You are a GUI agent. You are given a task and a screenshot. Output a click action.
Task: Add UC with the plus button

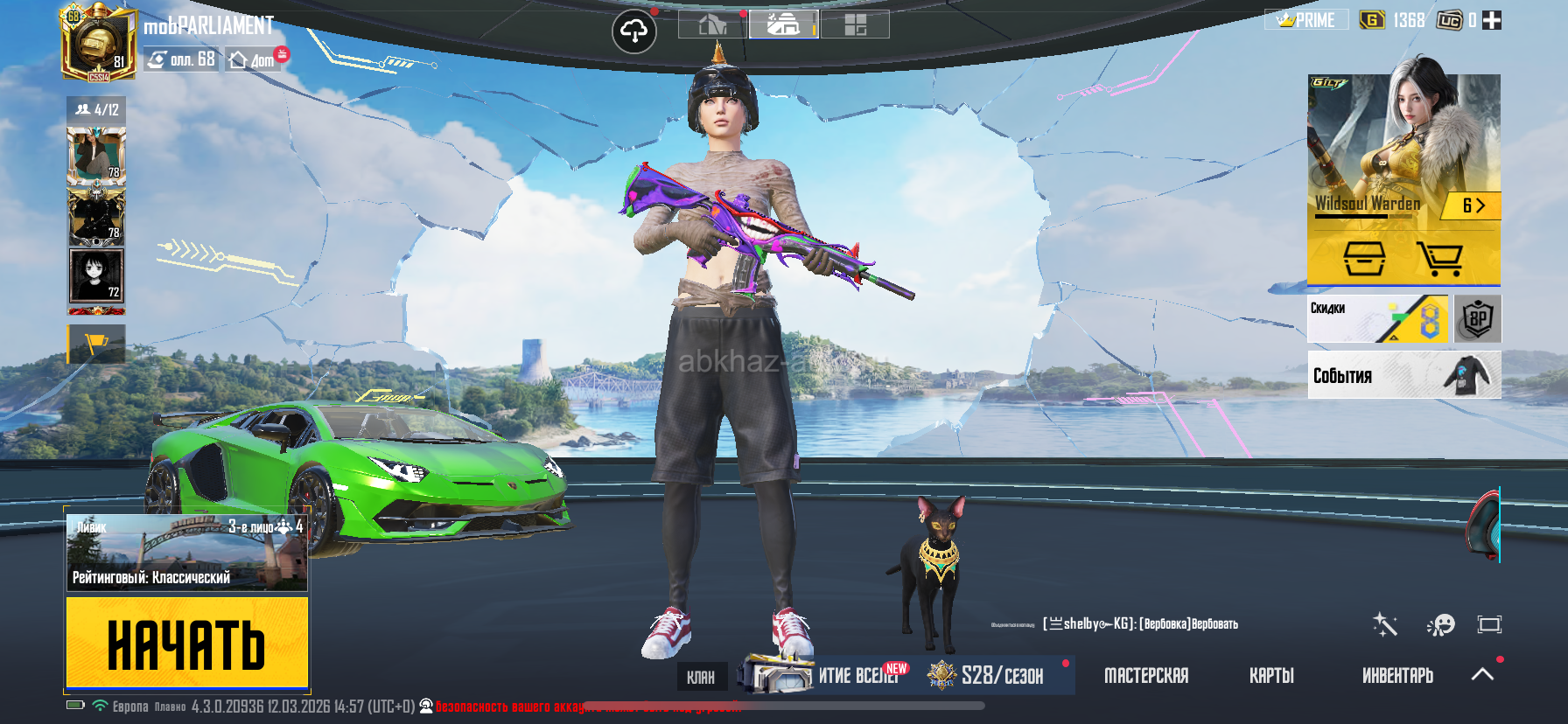pos(1492,20)
